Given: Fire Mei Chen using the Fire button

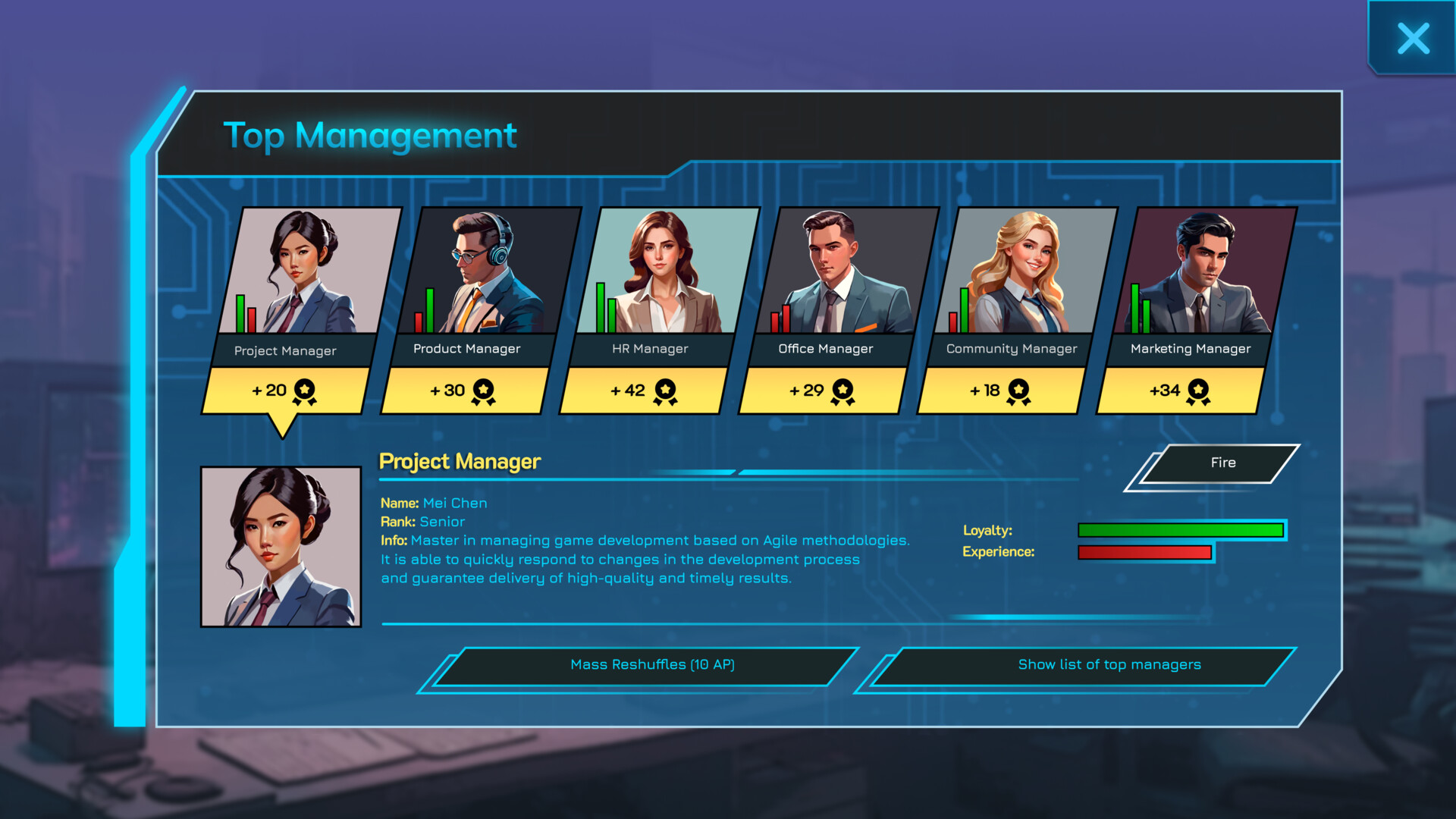Looking at the screenshot, I should click(1223, 463).
